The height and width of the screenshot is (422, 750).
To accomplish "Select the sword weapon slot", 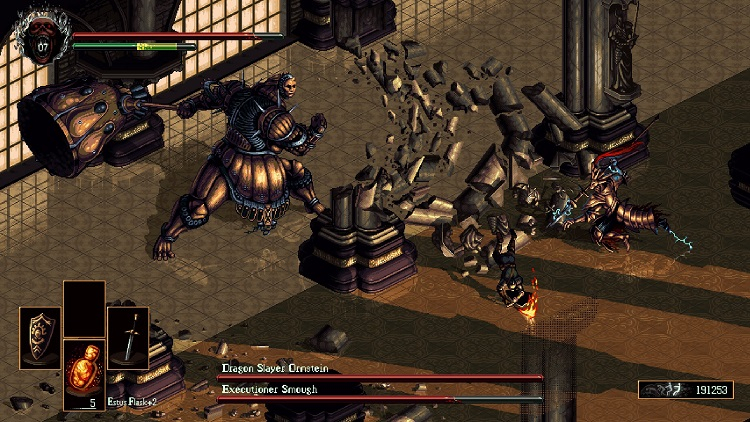I will click(x=128, y=338).
